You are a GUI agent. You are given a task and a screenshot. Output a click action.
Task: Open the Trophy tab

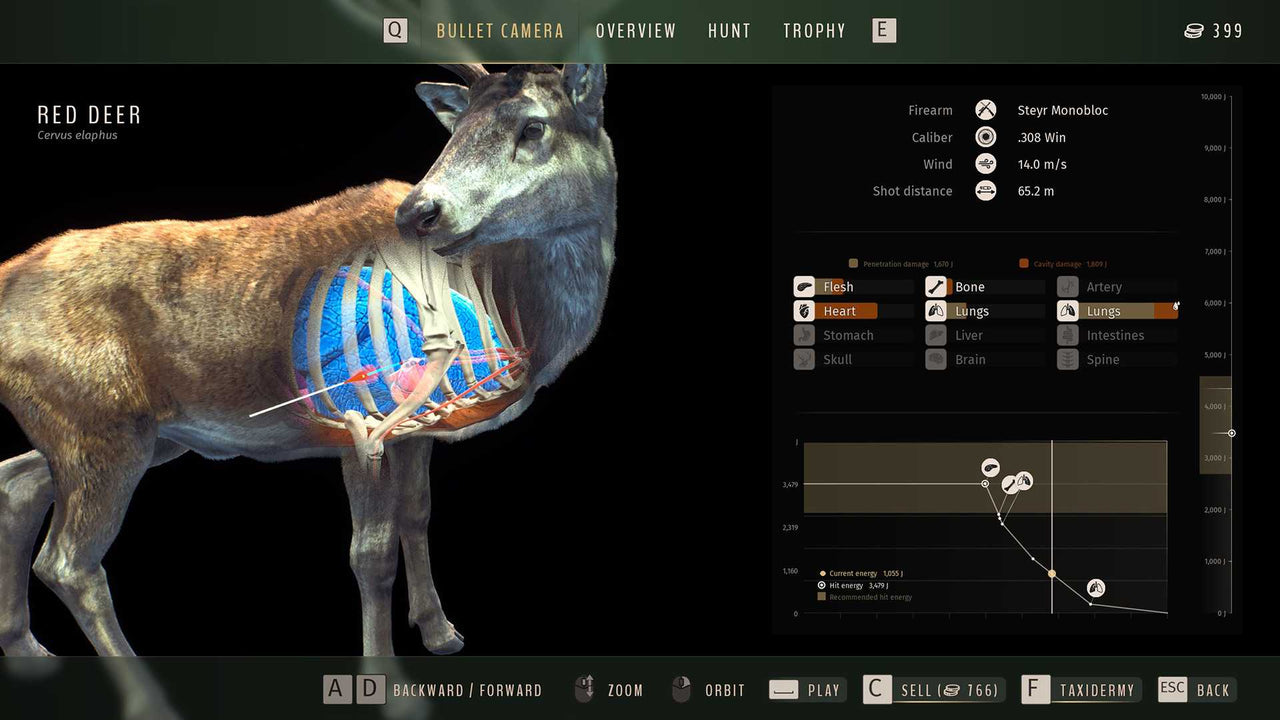[x=814, y=30]
